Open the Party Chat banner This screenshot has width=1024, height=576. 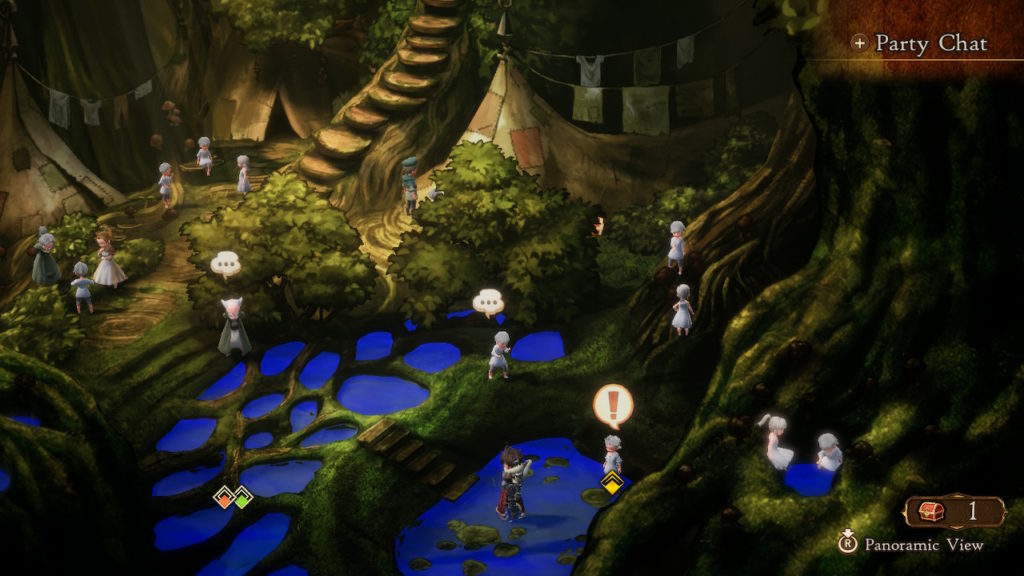921,43
